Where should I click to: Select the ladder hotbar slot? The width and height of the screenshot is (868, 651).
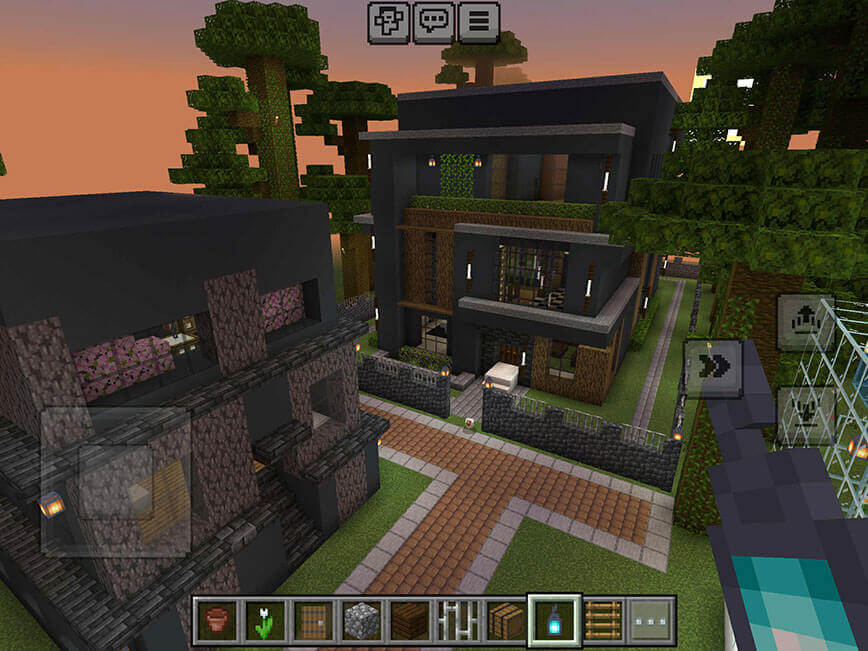click(603, 620)
